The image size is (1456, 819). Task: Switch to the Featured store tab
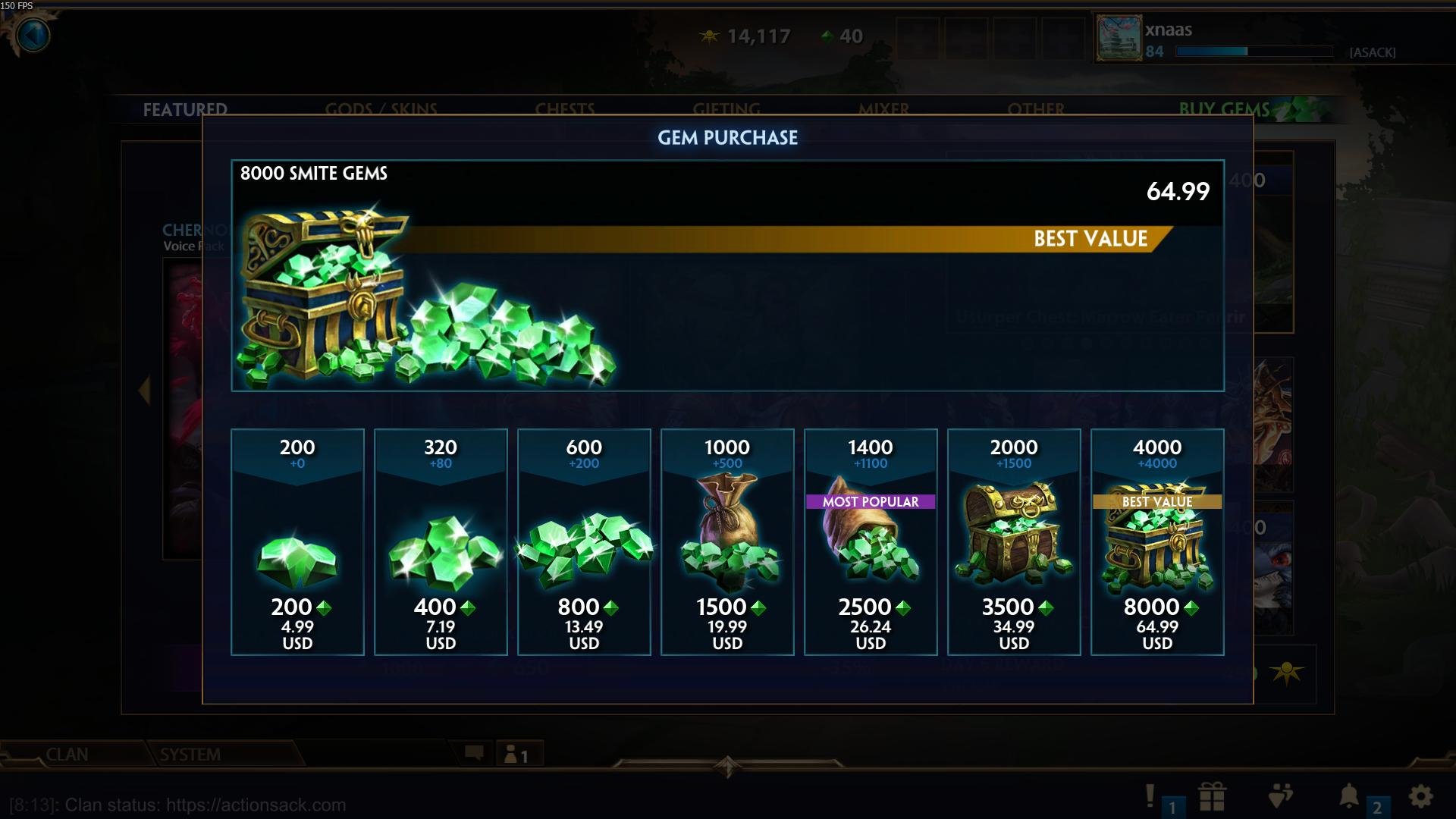click(185, 109)
